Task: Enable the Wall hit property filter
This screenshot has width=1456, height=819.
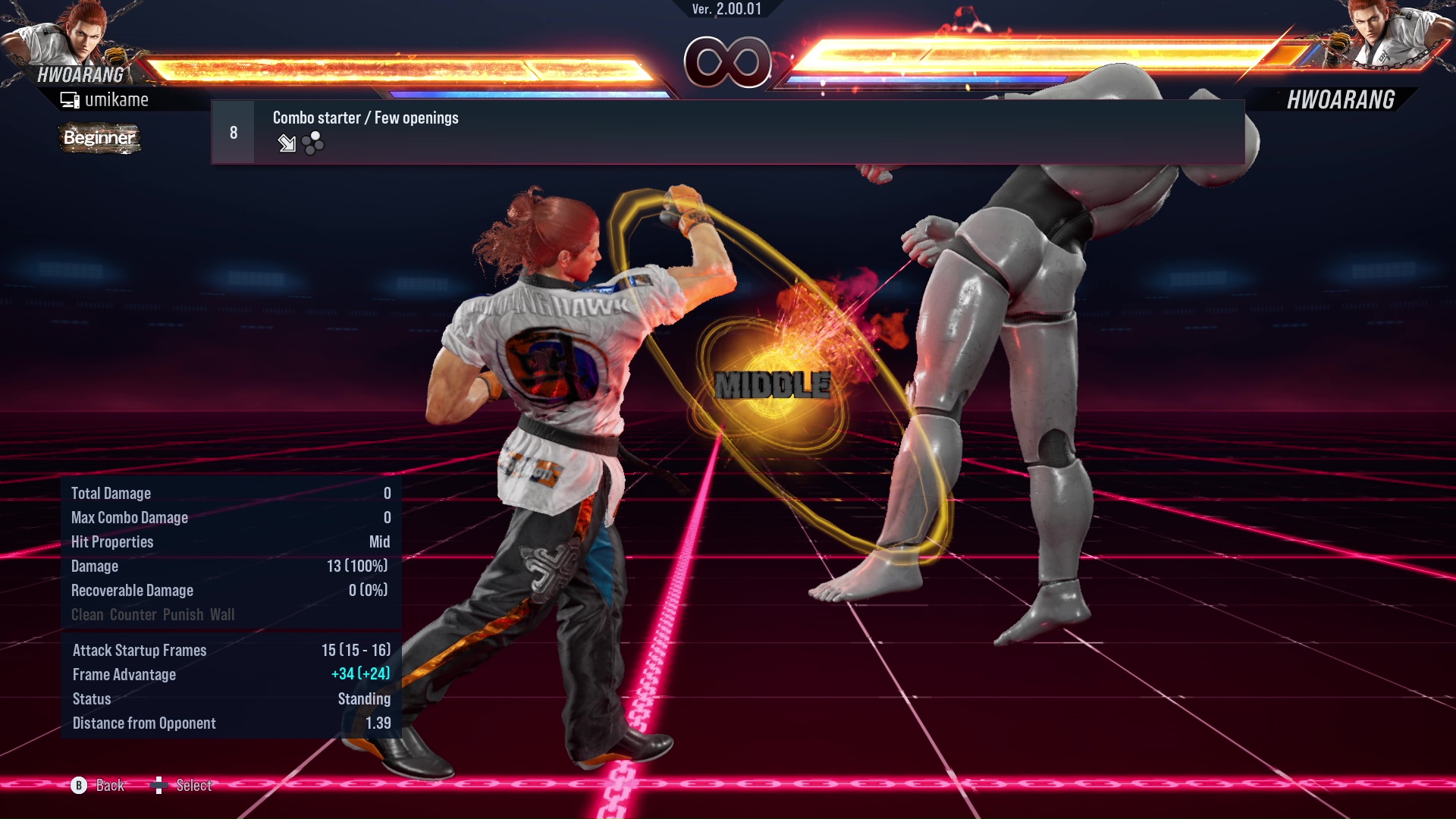Action: (x=223, y=614)
